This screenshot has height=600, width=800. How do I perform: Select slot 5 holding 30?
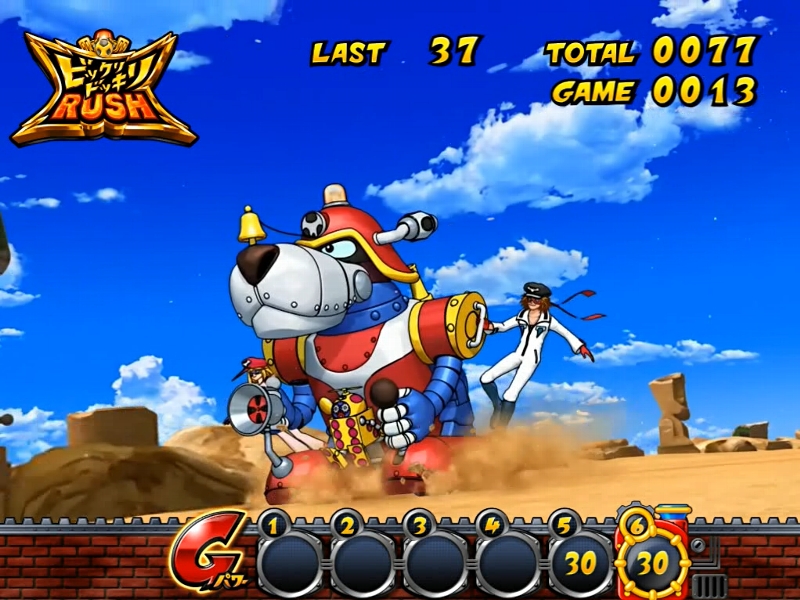pyautogui.click(x=579, y=563)
